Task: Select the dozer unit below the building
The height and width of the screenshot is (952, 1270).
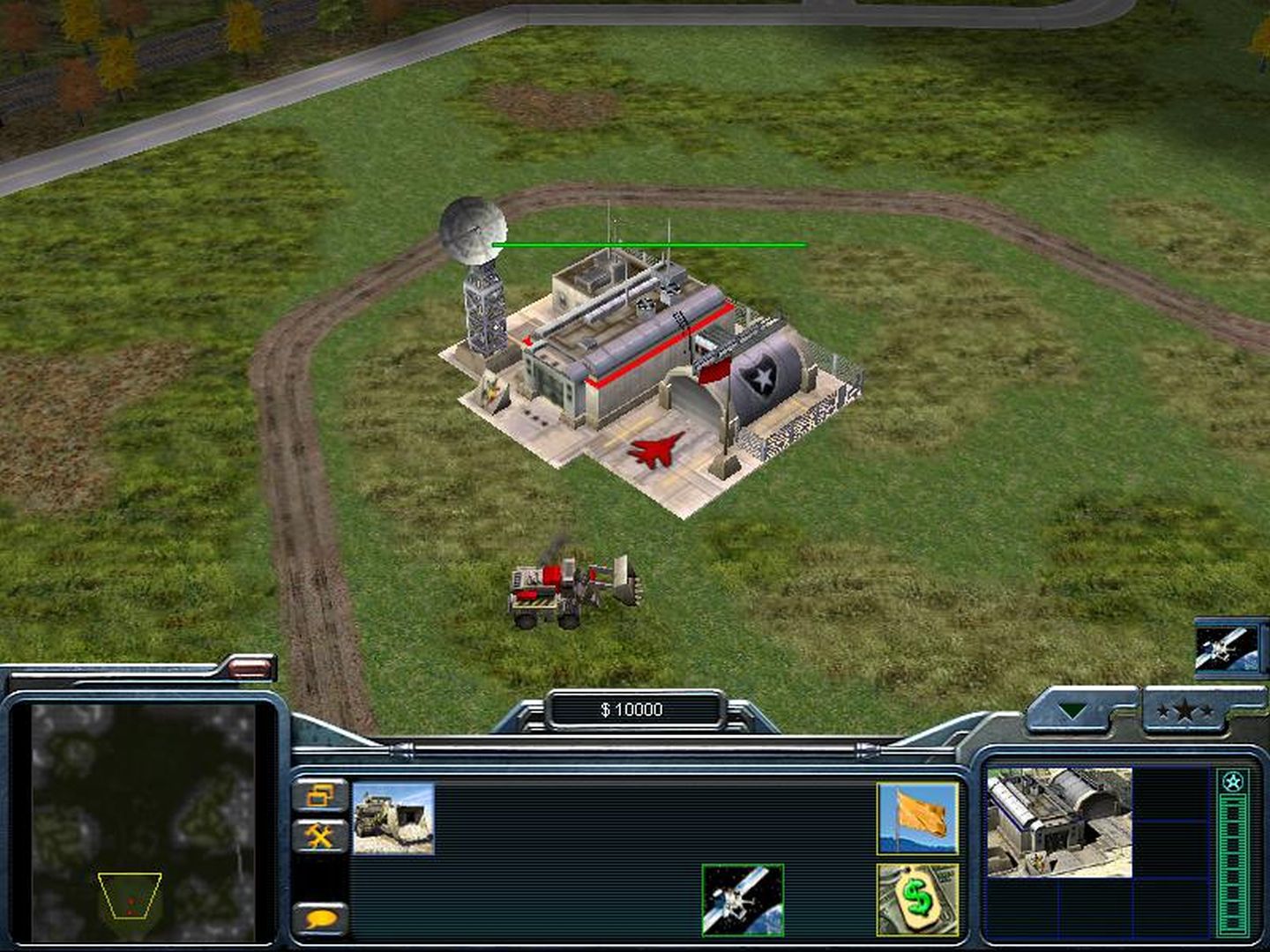Action: point(571,591)
